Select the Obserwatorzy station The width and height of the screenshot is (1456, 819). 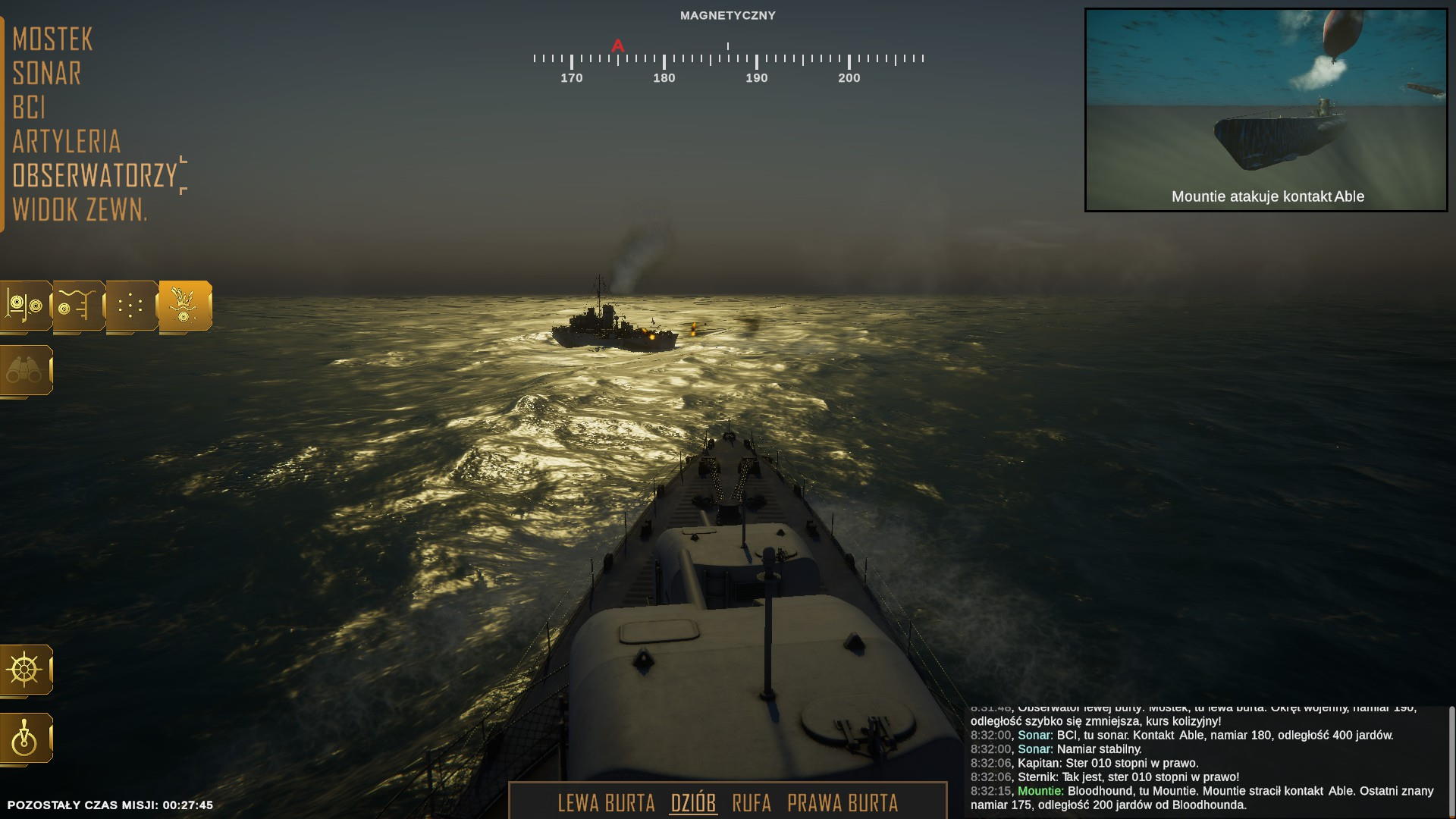95,176
